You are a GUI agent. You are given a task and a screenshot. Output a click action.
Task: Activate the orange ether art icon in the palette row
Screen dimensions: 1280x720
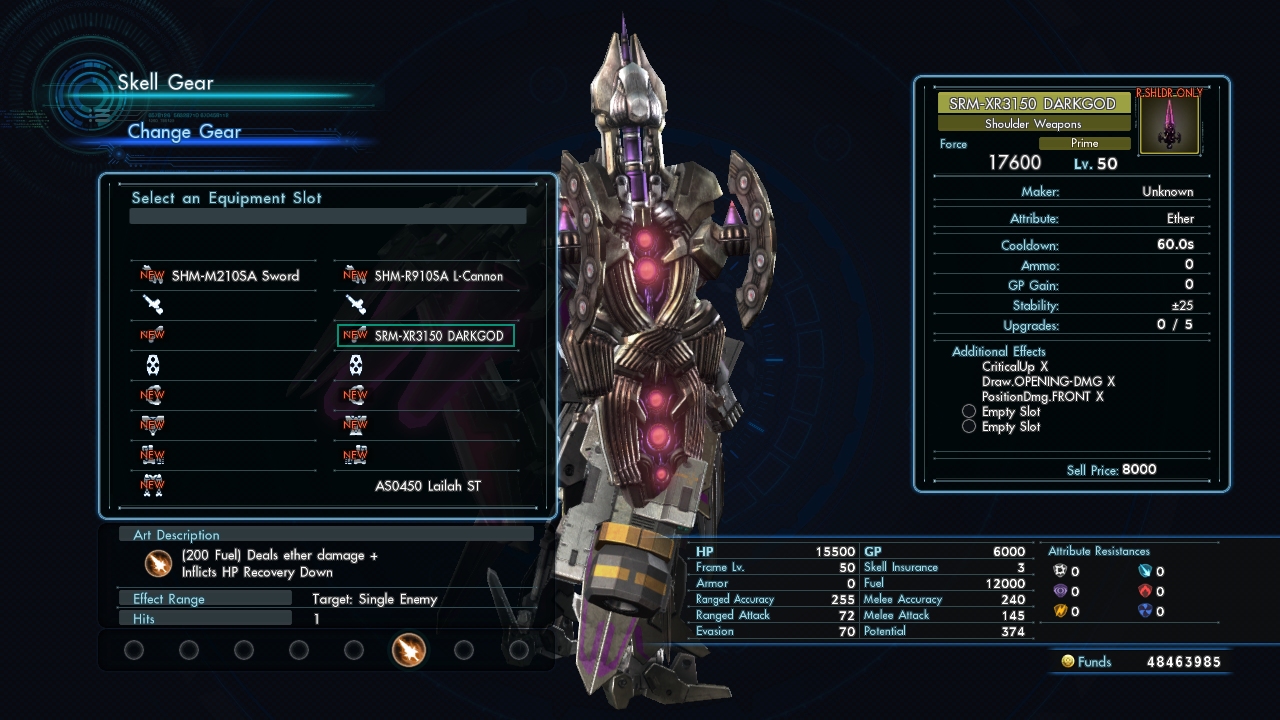(409, 650)
